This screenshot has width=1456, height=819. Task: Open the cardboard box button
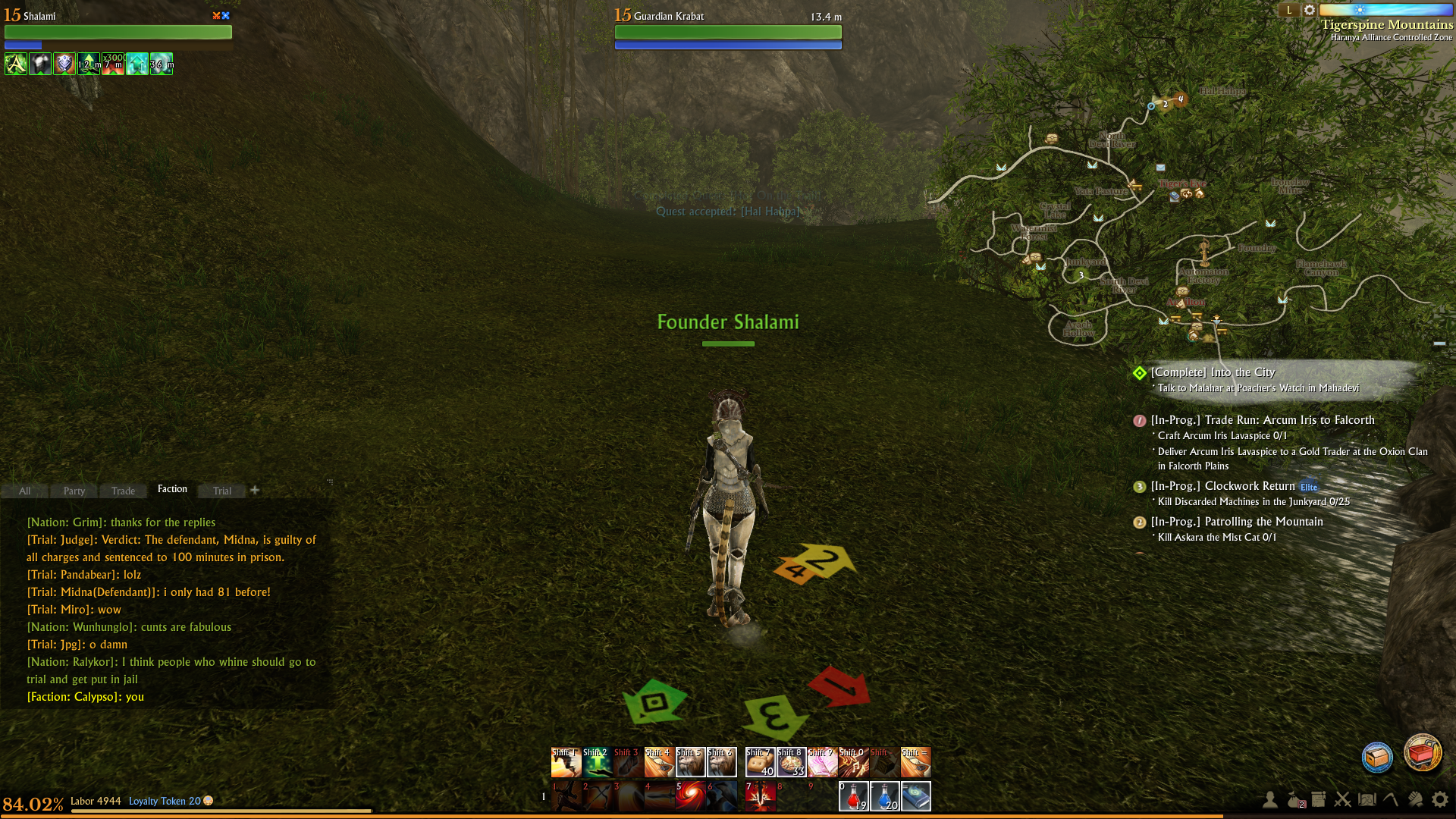click(x=1377, y=758)
